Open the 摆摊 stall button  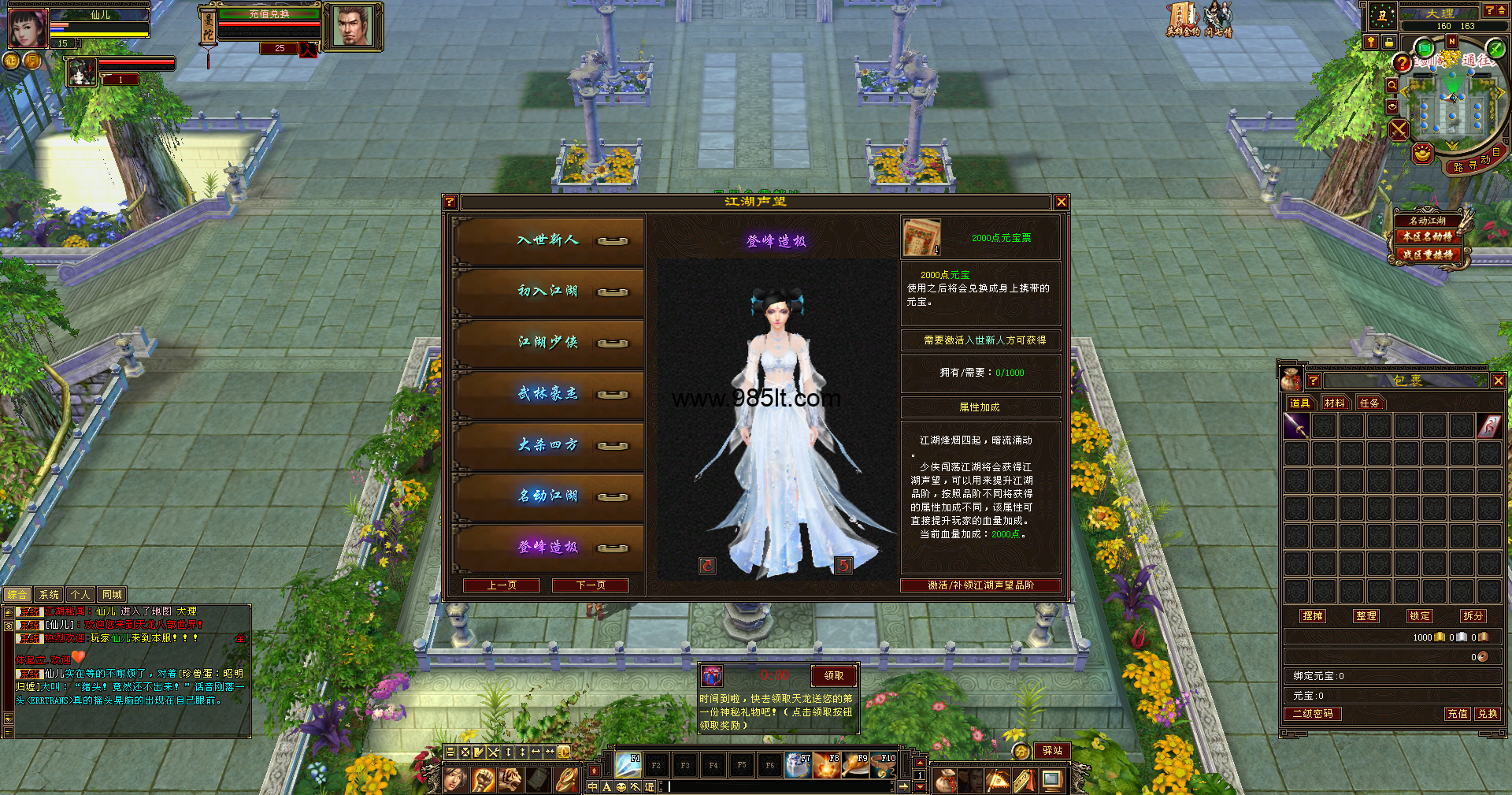point(1313,616)
